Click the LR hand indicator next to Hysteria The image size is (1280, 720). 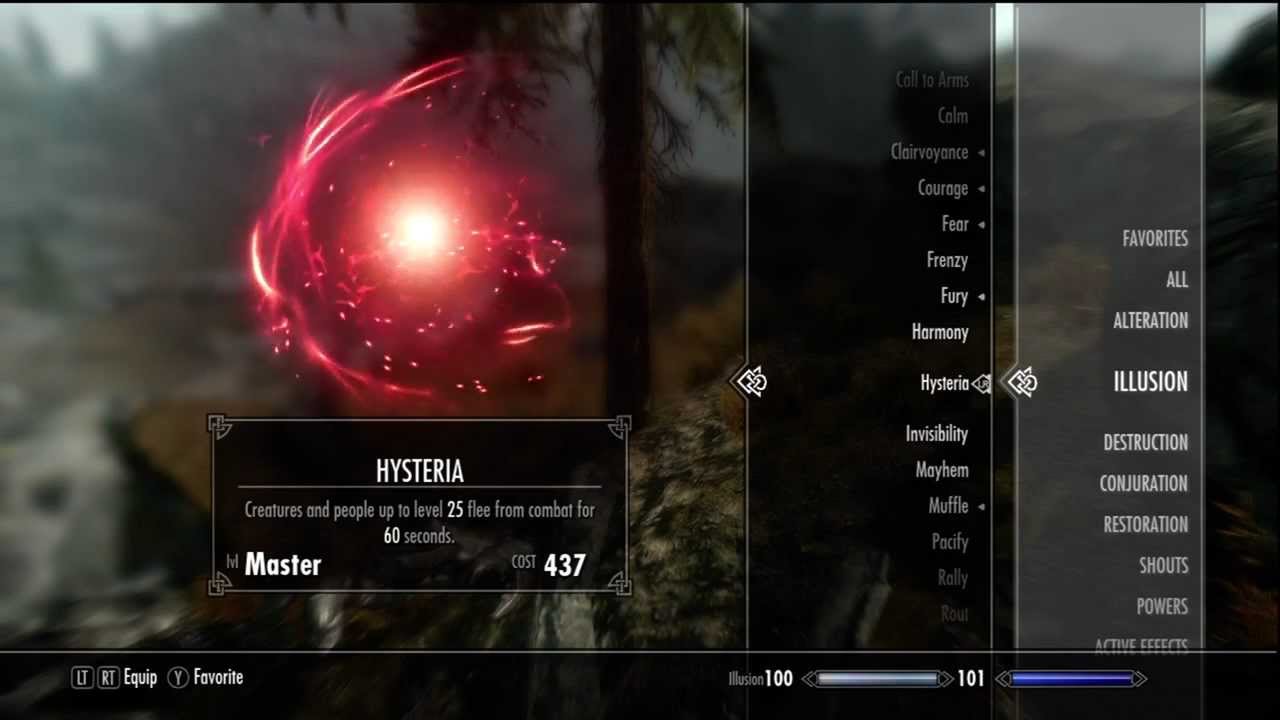[983, 382]
